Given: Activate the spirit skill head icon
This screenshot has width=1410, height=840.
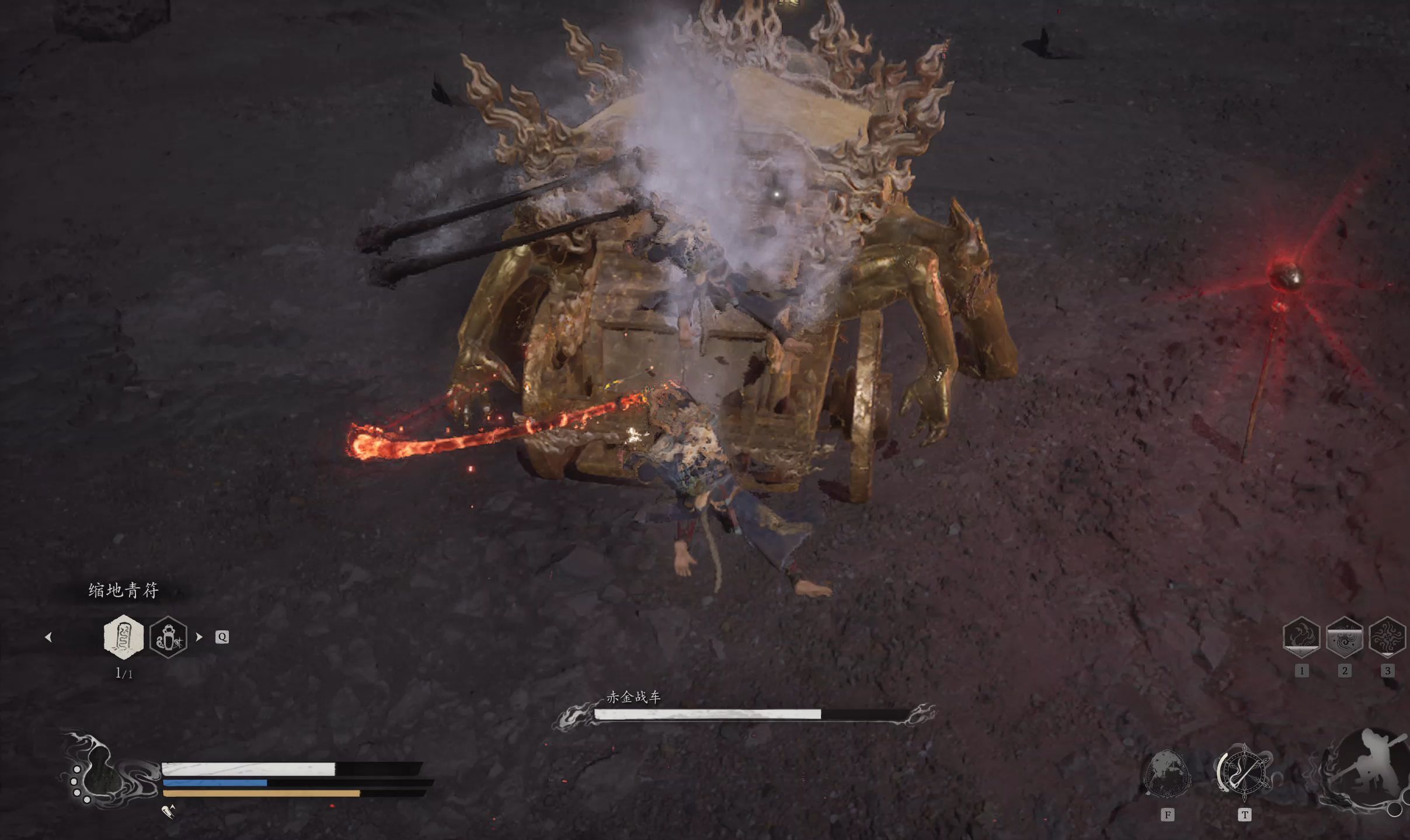Looking at the screenshot, I should click(1167, 773).
